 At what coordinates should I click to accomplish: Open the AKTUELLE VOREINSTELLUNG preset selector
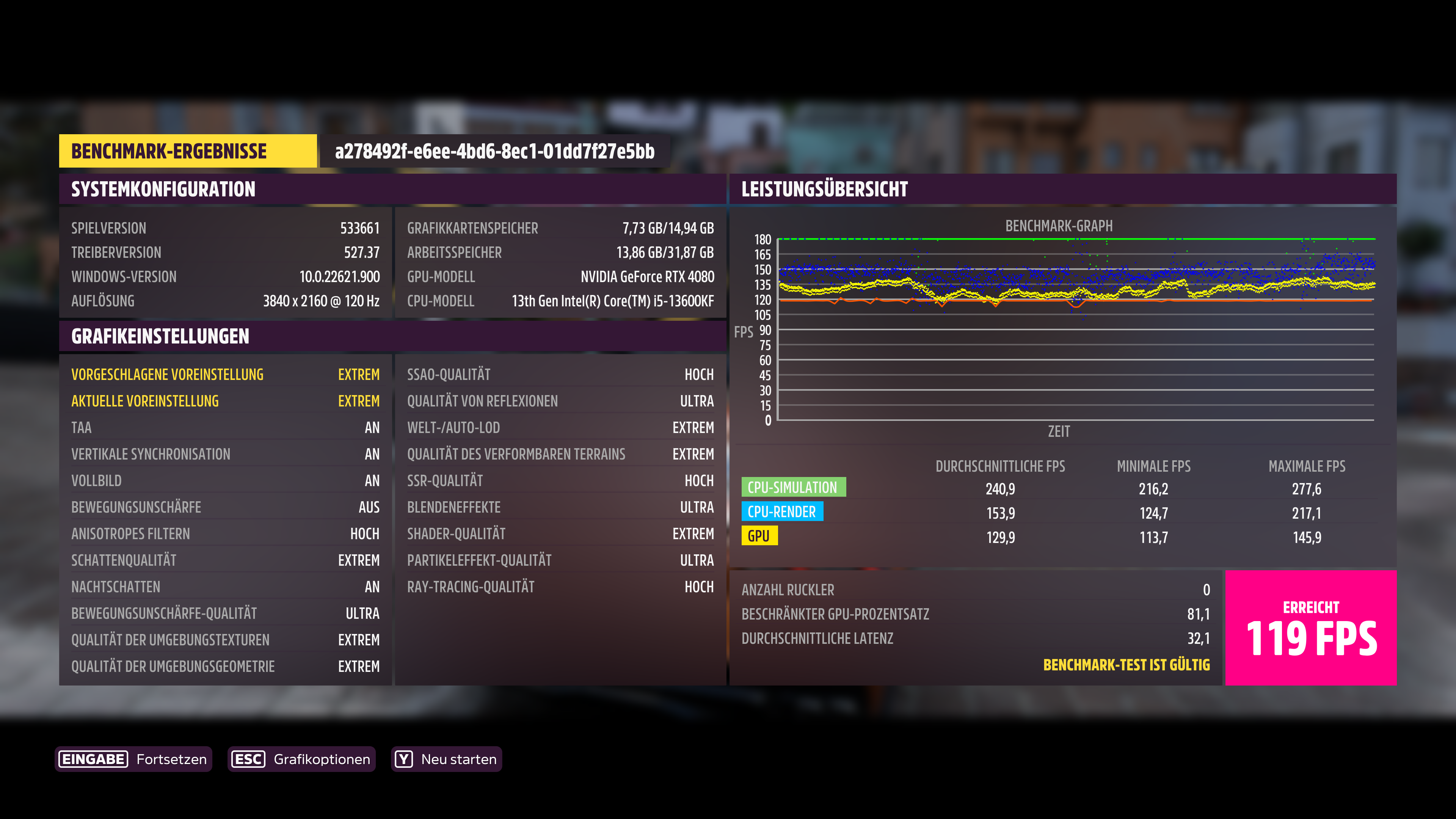226,401
